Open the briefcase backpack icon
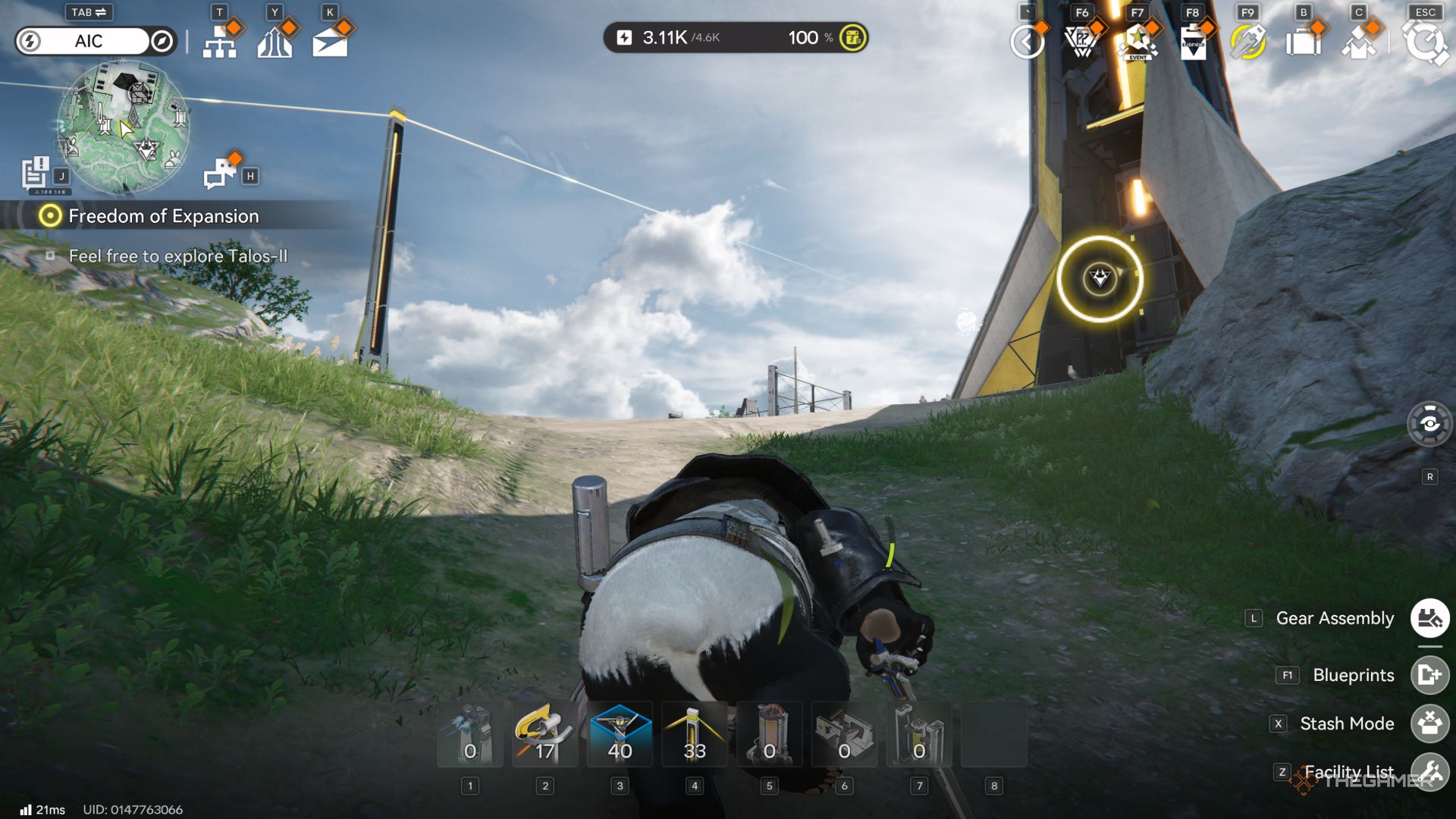 click(x=1303, y=42)
